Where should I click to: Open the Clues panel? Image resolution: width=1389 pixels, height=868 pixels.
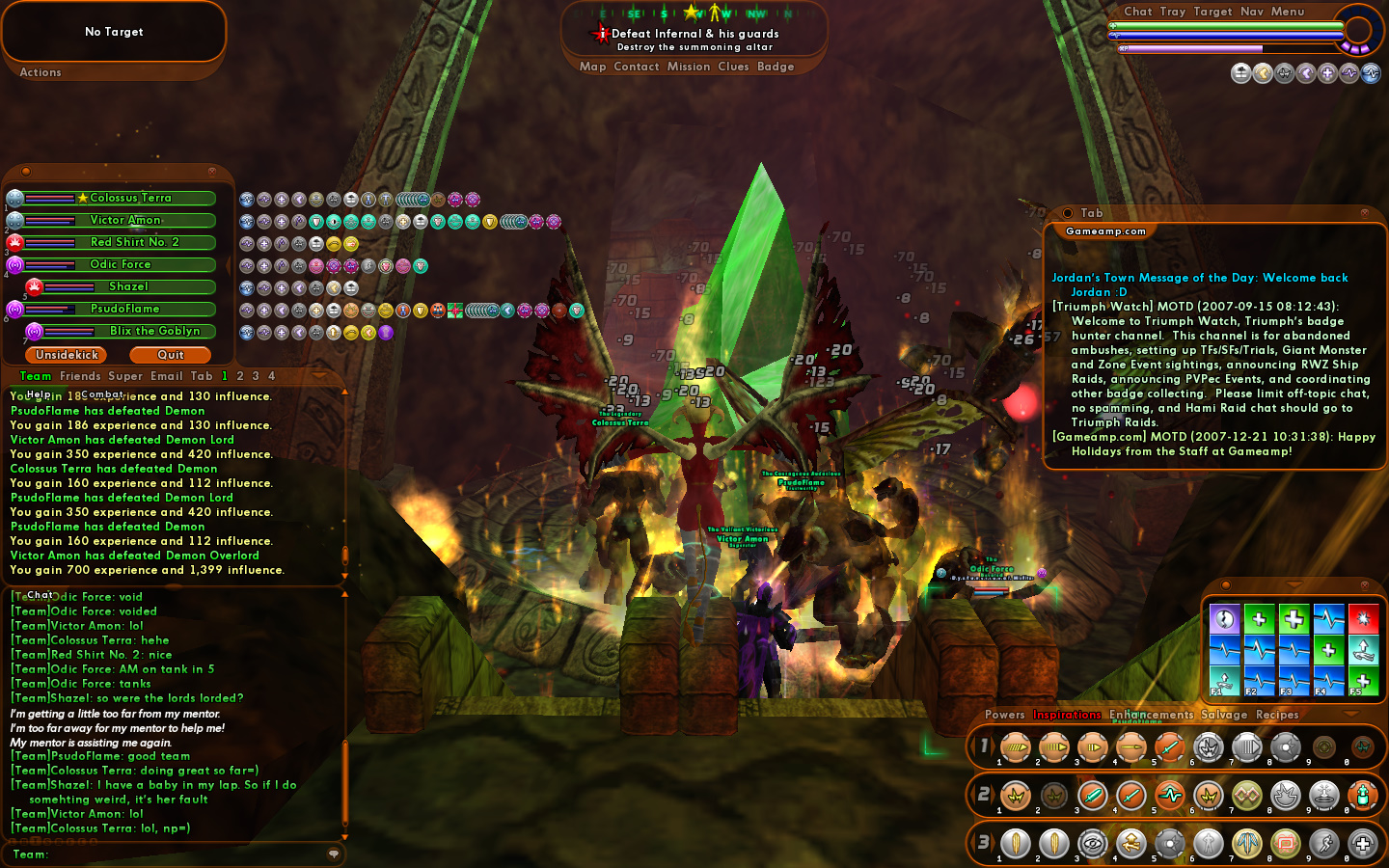733,67
